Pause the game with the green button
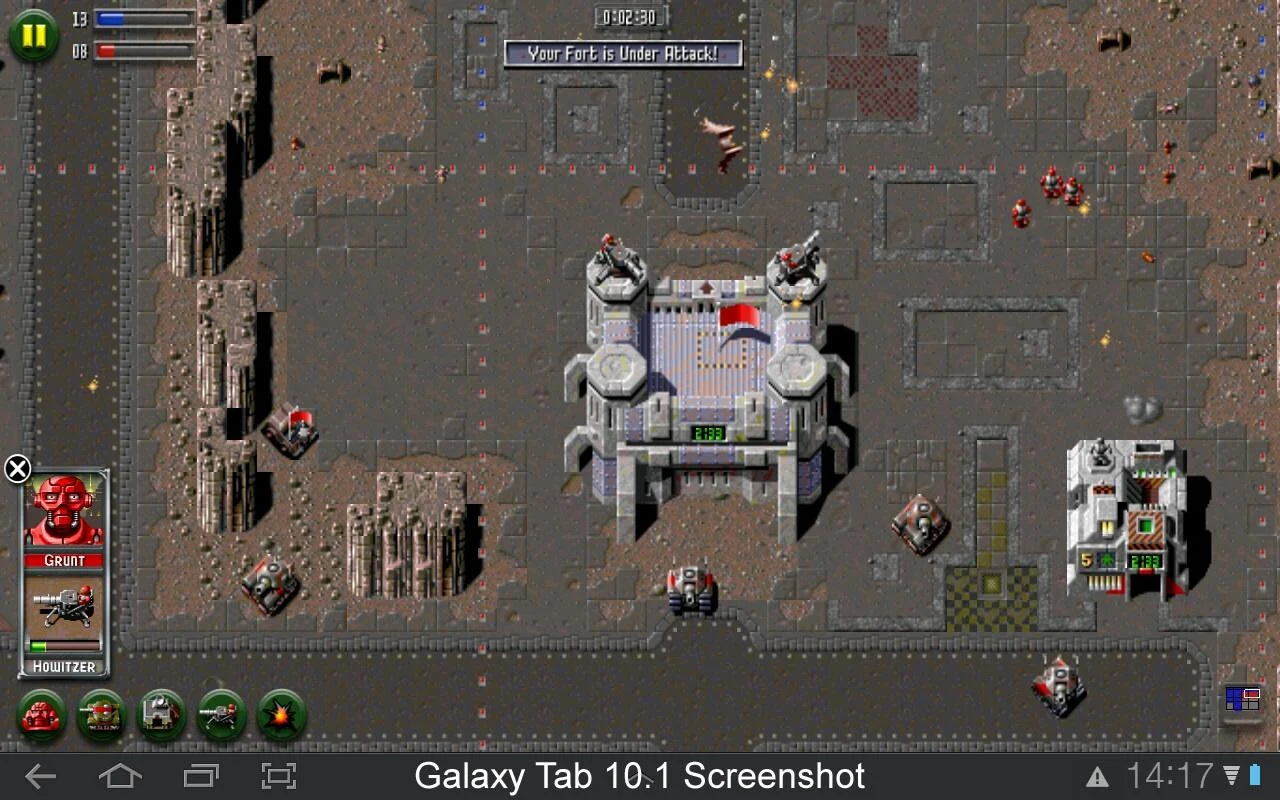This screenshot has width=1280, height=800. click(34, 36)
